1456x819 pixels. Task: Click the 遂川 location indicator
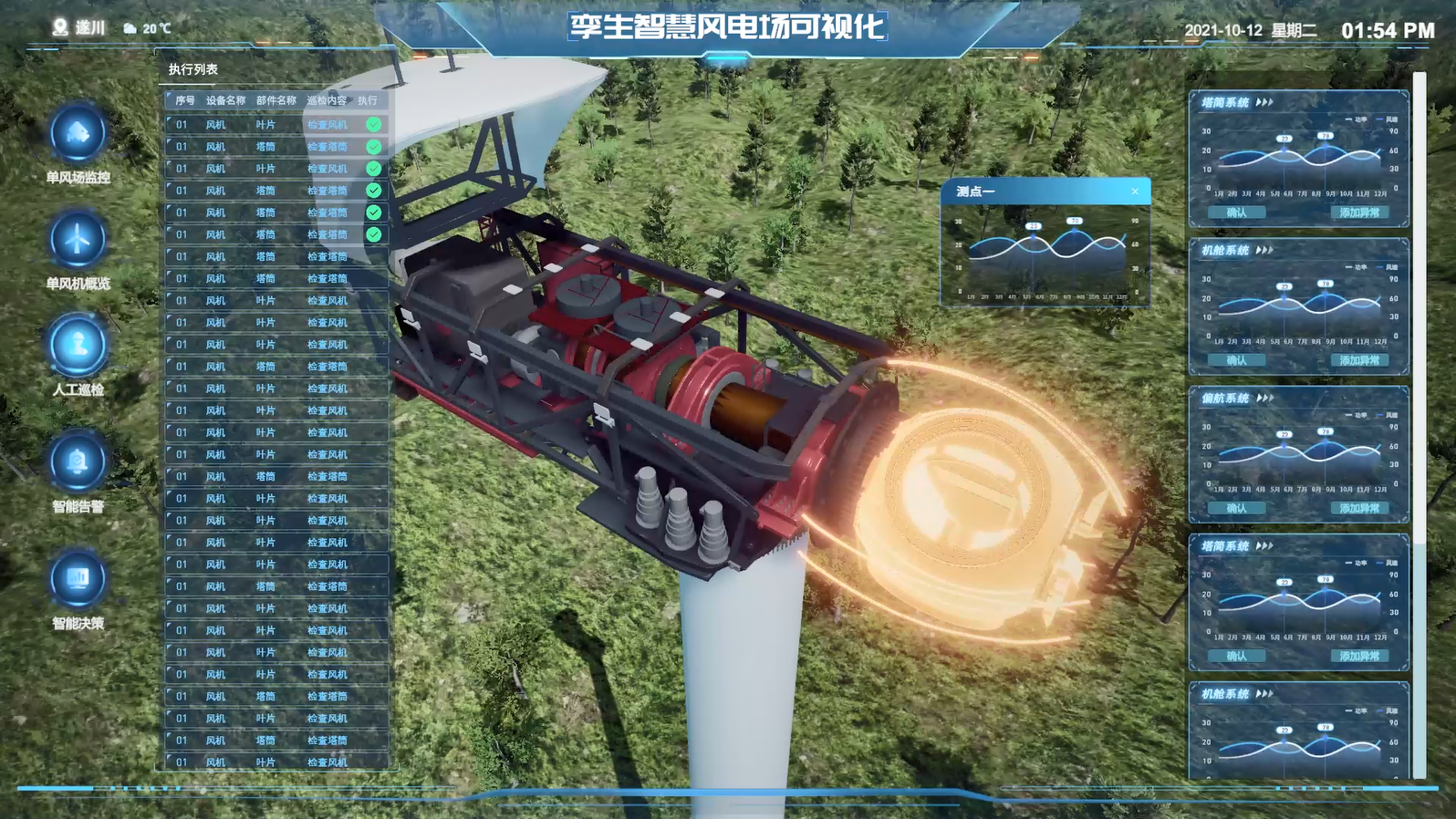79,28
